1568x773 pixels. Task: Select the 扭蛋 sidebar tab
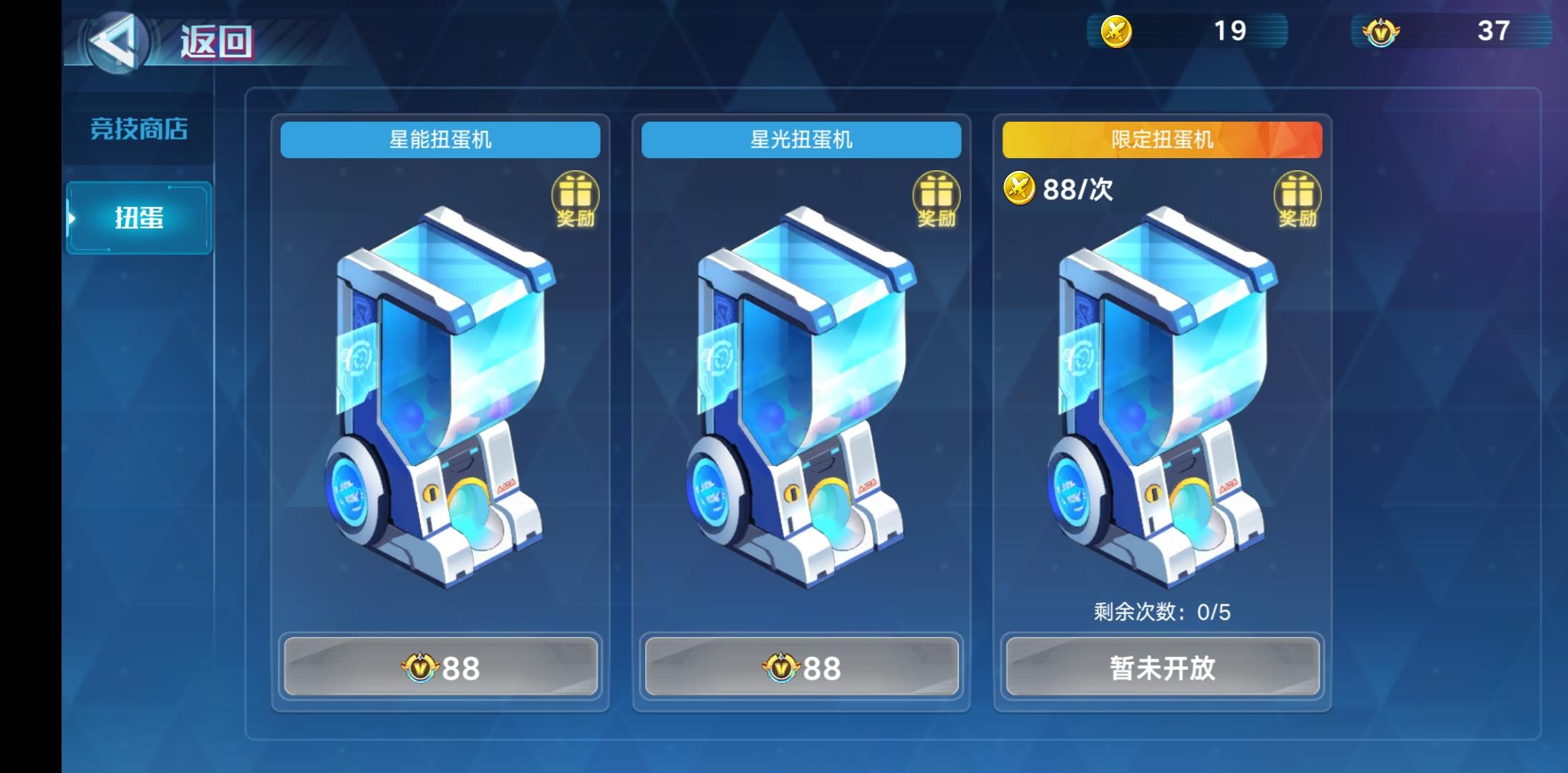pos(138,218)
